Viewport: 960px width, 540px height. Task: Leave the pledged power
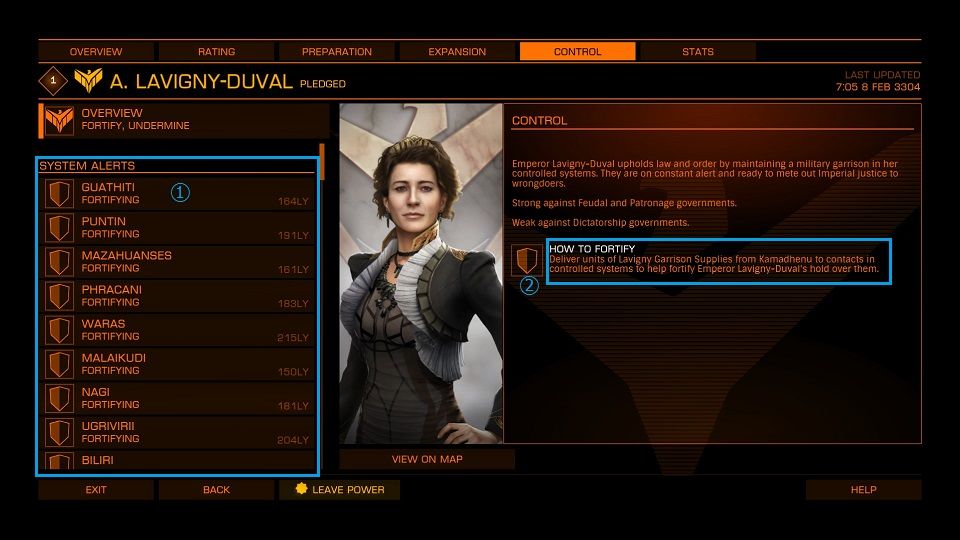(x=338, y=490)
